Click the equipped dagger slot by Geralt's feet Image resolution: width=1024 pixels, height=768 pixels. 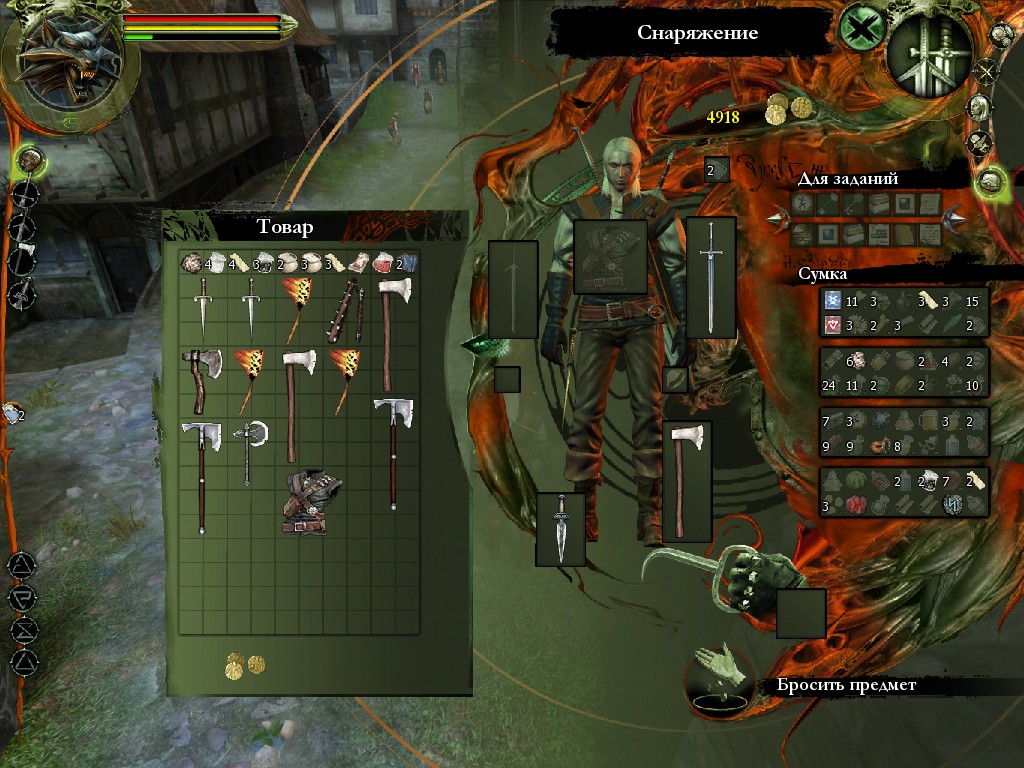(x=560, y=529)
